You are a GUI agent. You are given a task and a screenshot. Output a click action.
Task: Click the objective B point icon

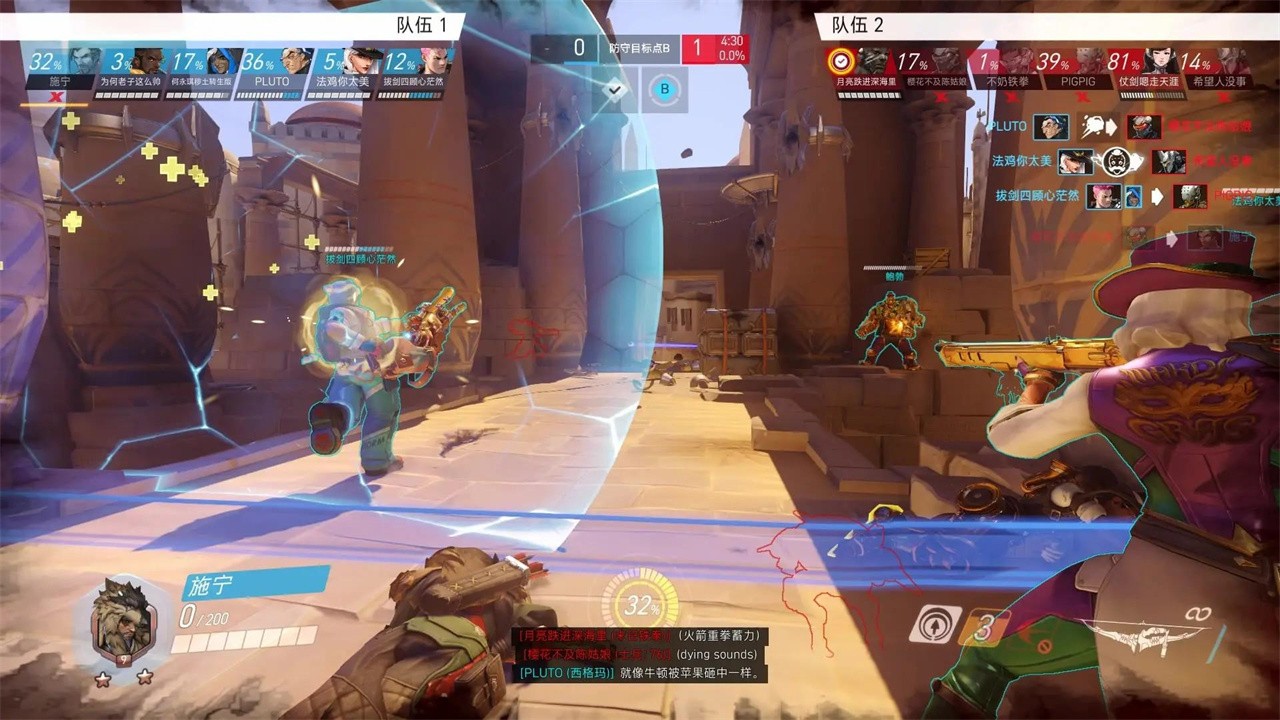click(664, 89)
